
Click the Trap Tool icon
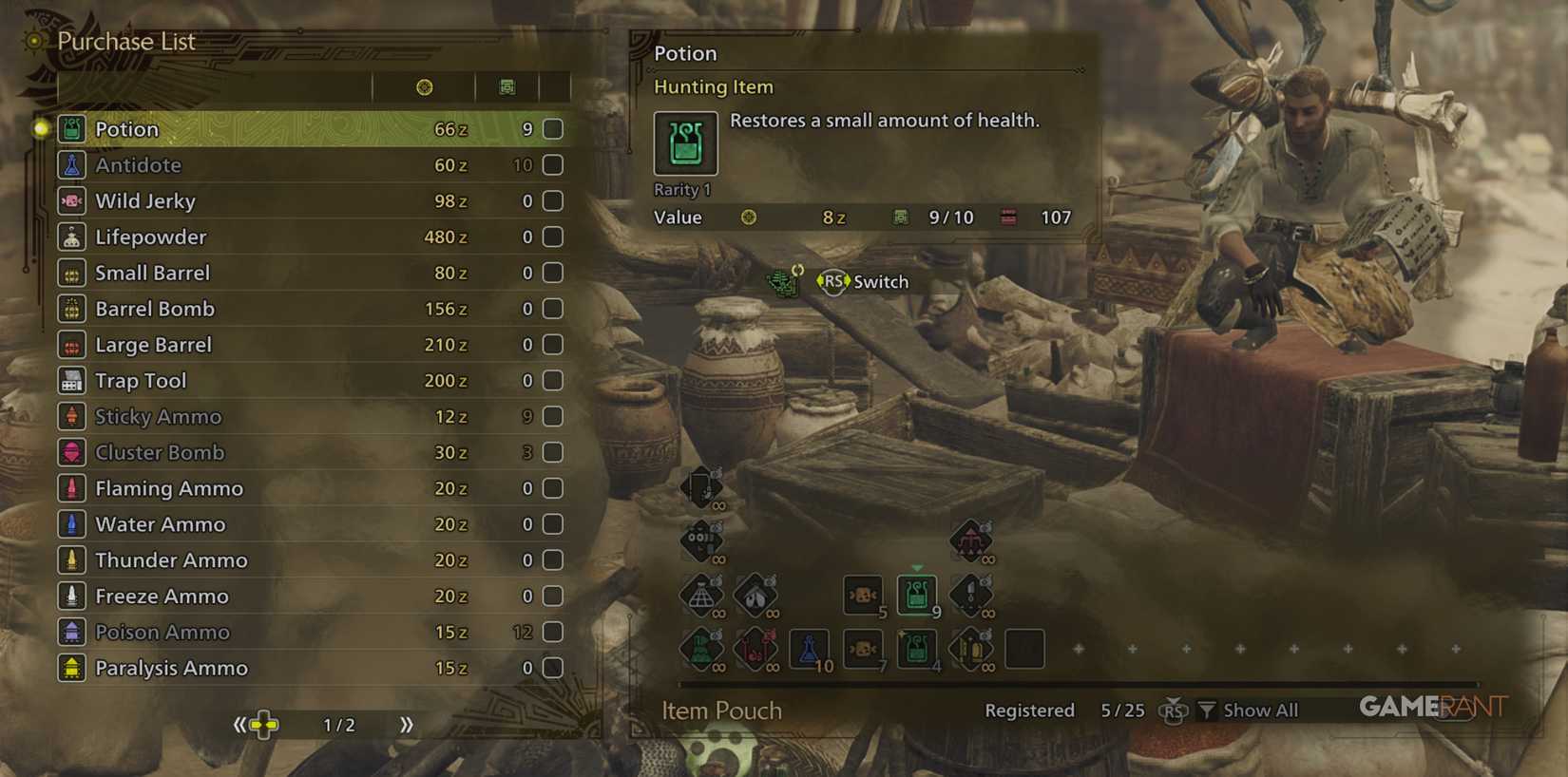click(72, 380)
